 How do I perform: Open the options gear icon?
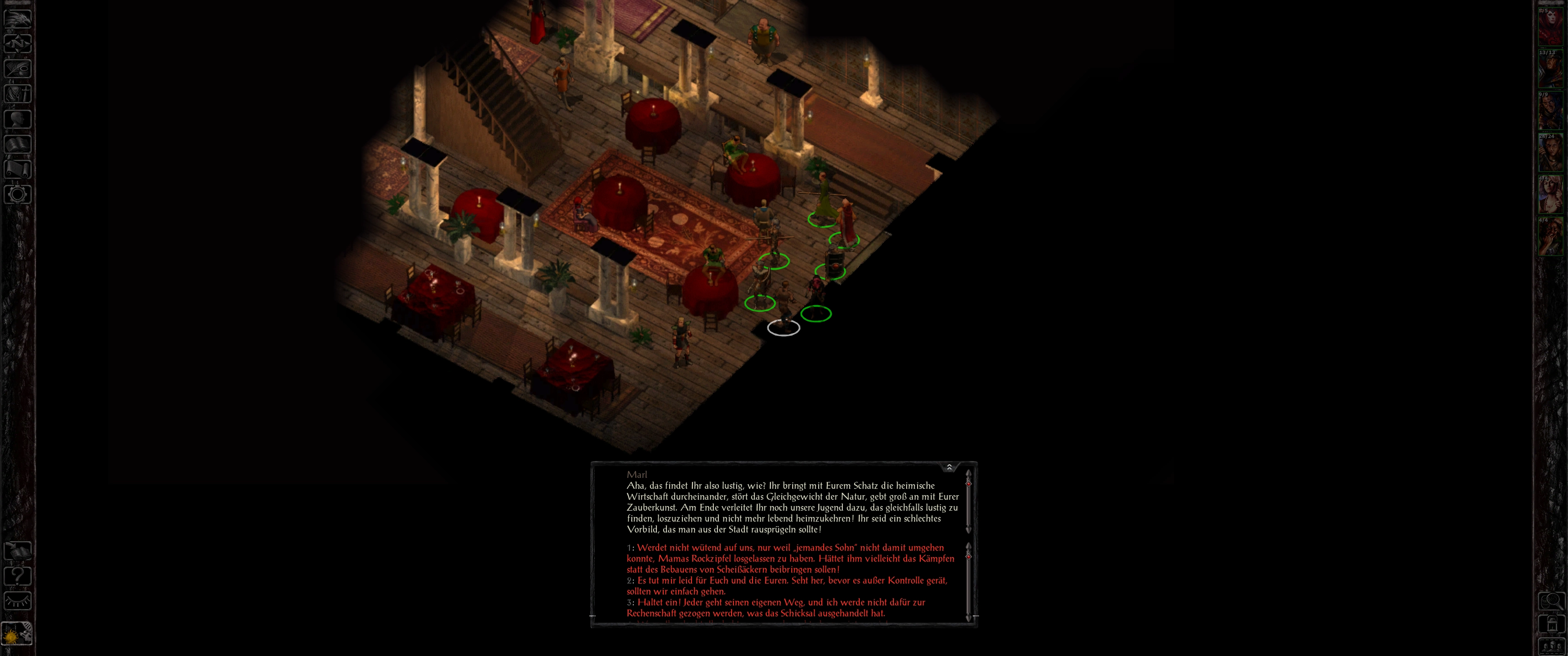(x=17, y=195)
